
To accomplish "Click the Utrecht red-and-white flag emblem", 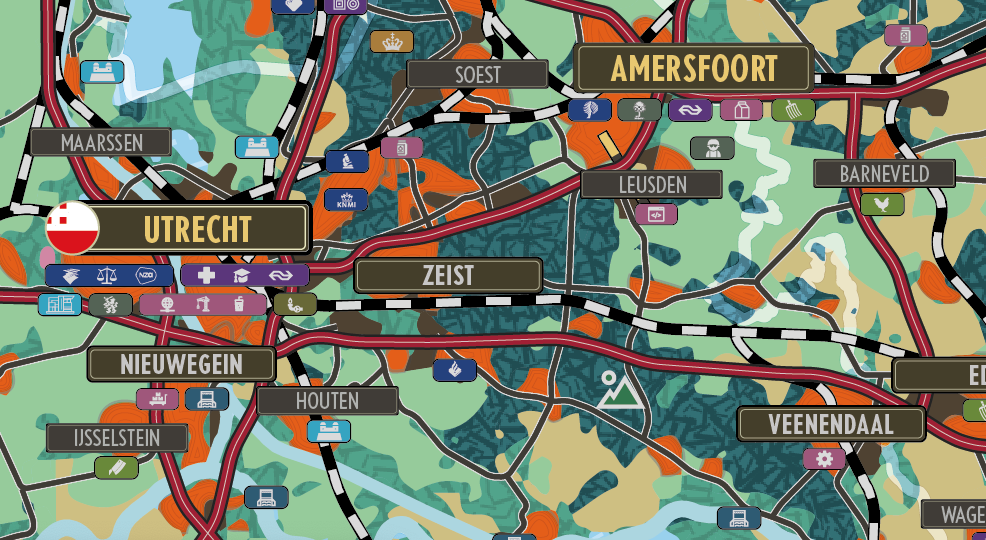I will [72, 228].
